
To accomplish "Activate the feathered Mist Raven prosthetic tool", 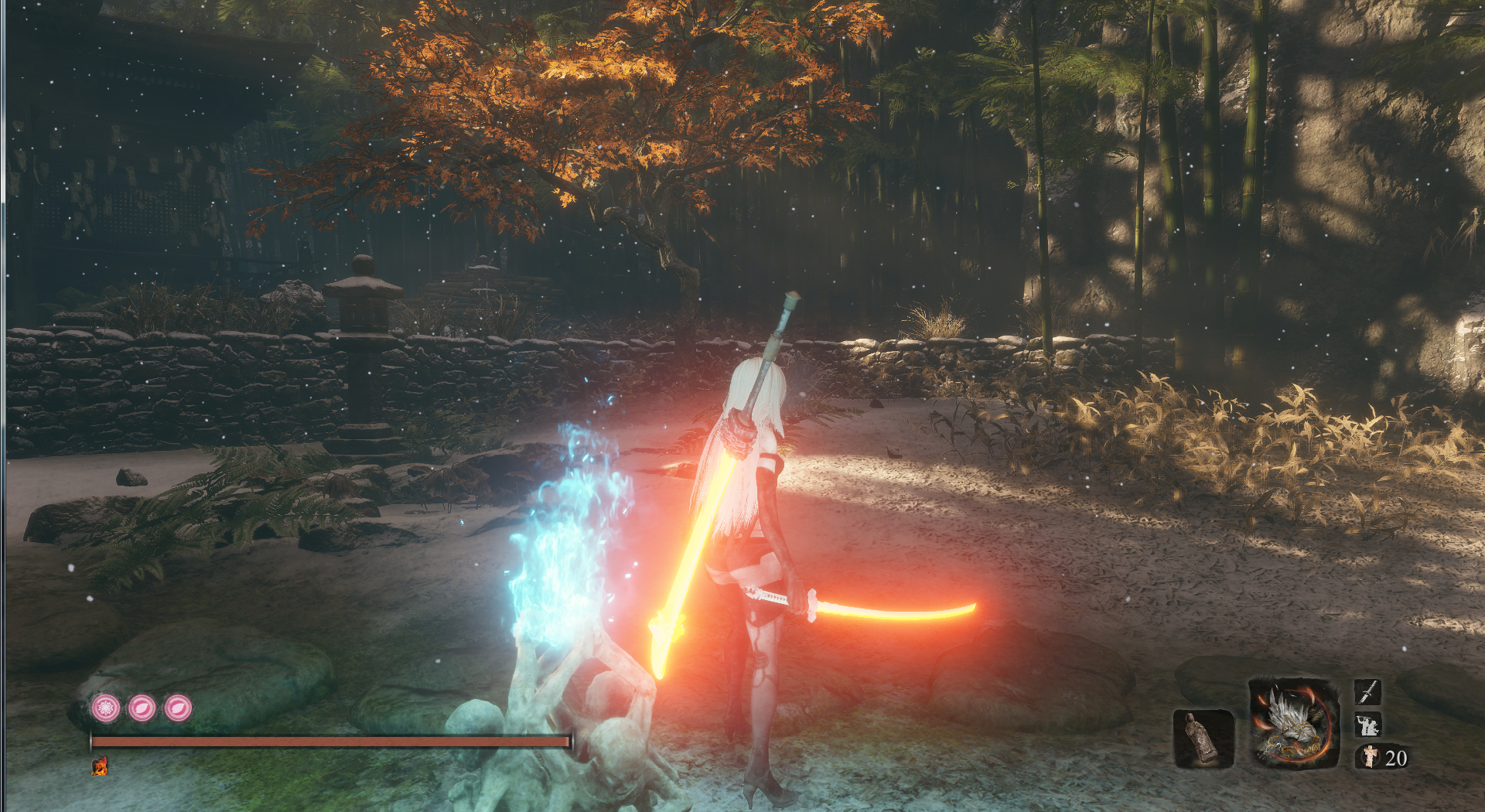I will click(1293, 725).
